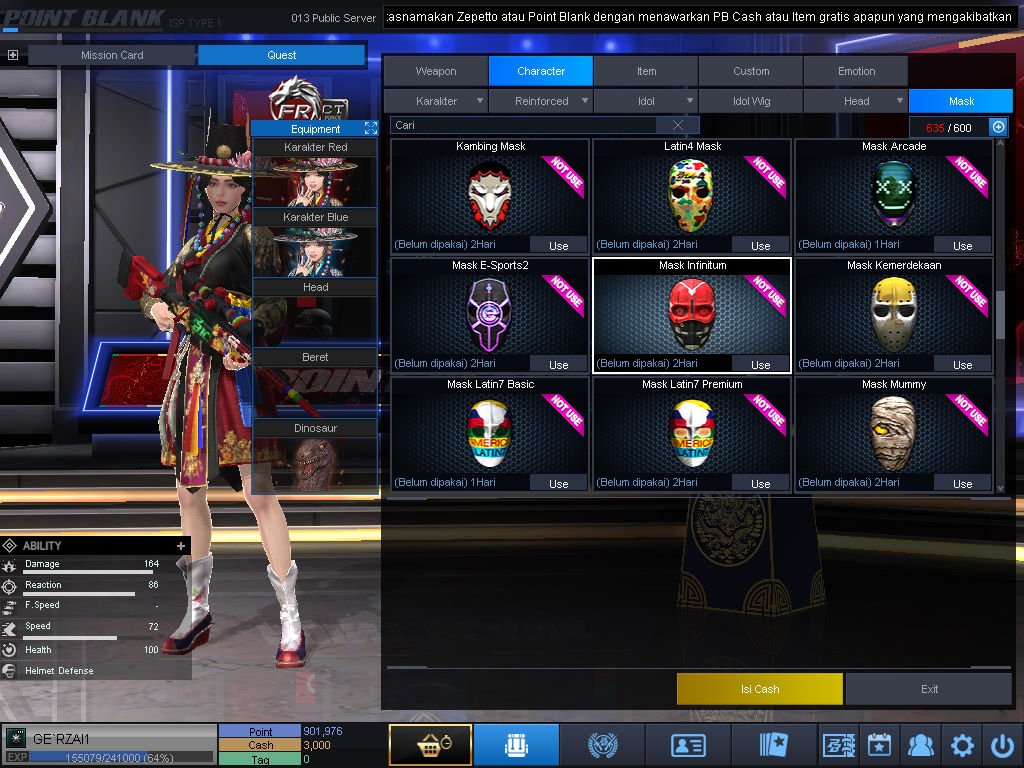Viewport: 1024px width, 768px height.
Task: Select the Custom tab
Action: (x=751, y=71)
